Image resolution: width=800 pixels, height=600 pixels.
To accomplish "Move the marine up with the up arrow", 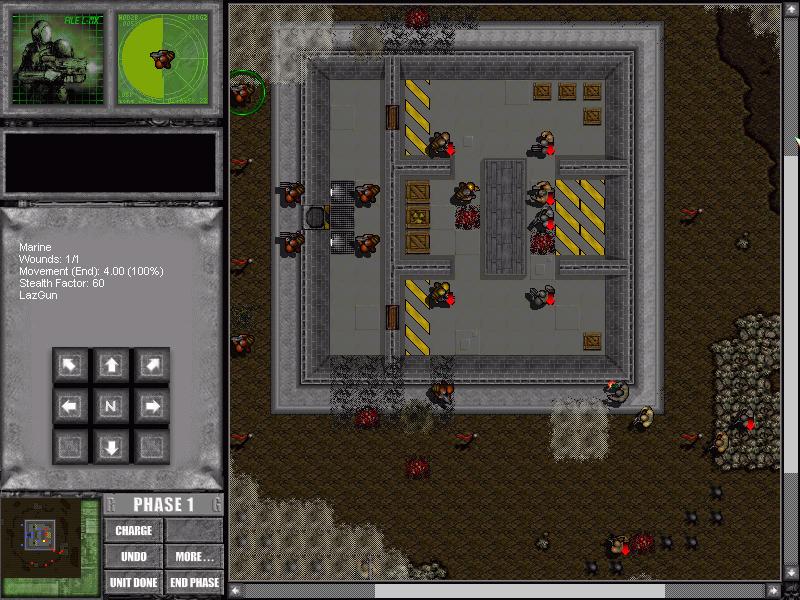I will (x=111, y=366).
